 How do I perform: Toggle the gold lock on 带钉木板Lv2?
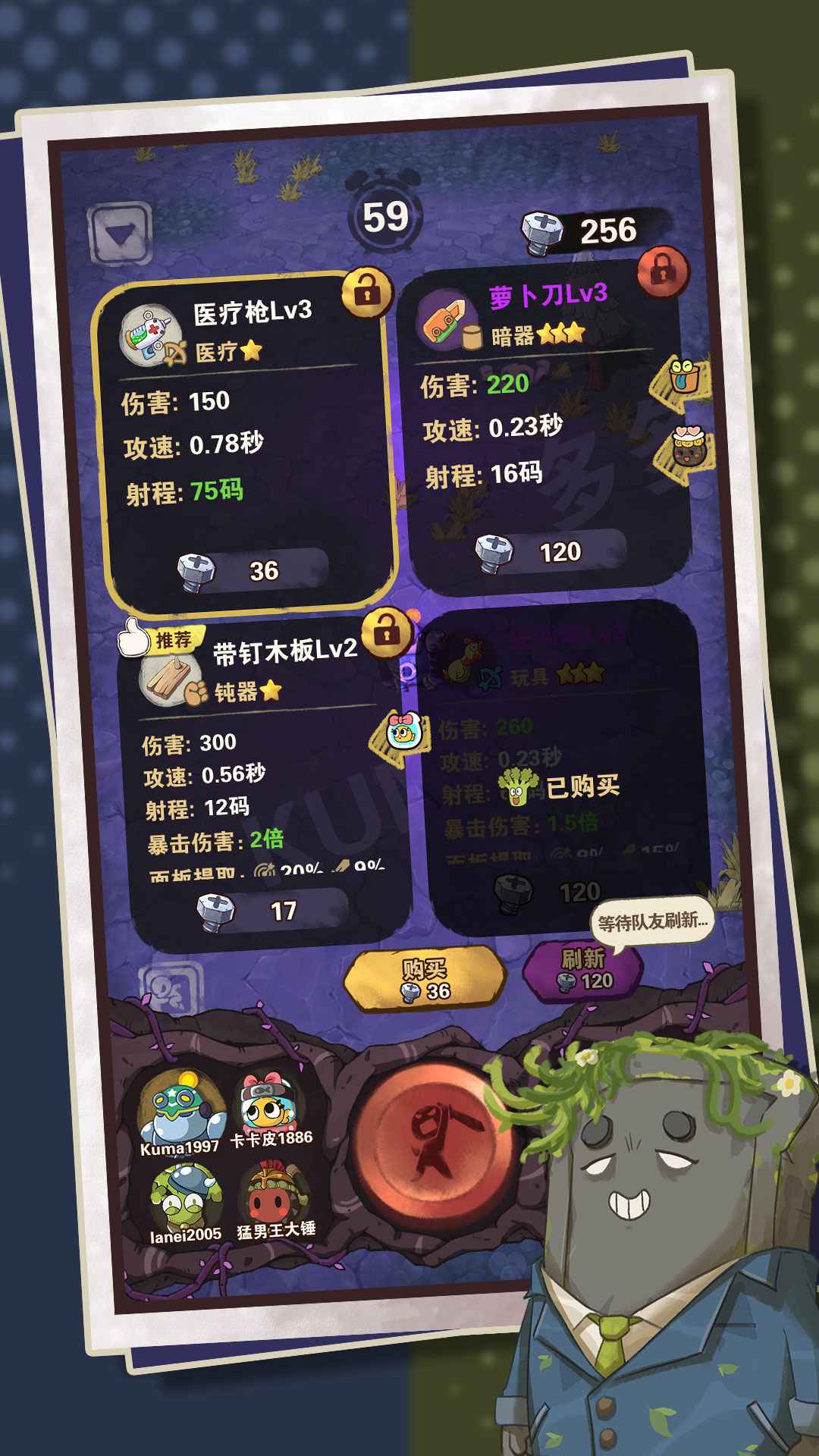click(387, 632)
